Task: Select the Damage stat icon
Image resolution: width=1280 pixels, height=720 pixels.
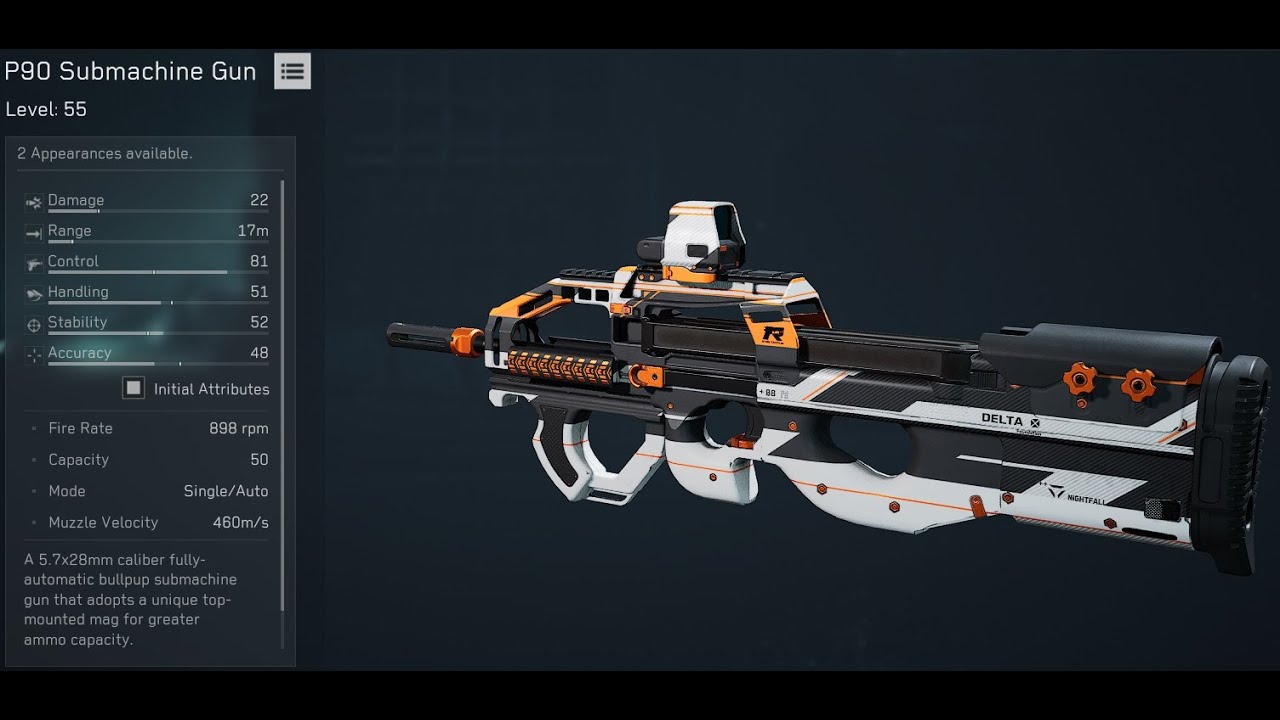Action: 33,200
